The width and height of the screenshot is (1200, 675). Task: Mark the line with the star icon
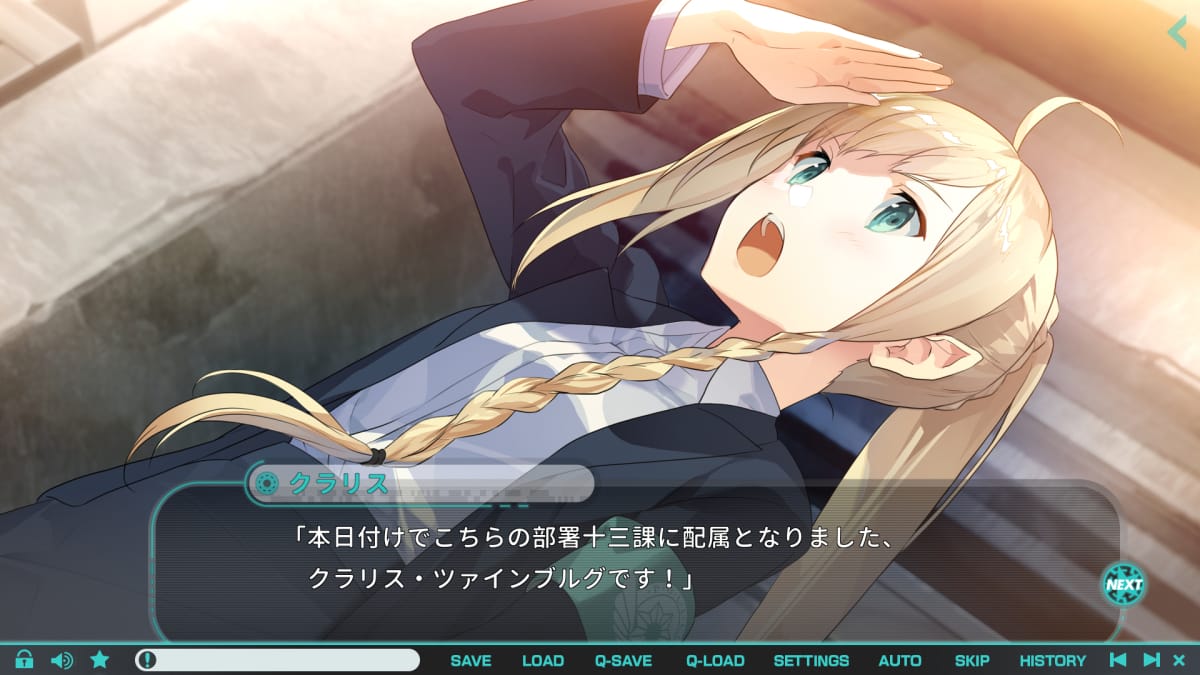(x=100, y=660)
